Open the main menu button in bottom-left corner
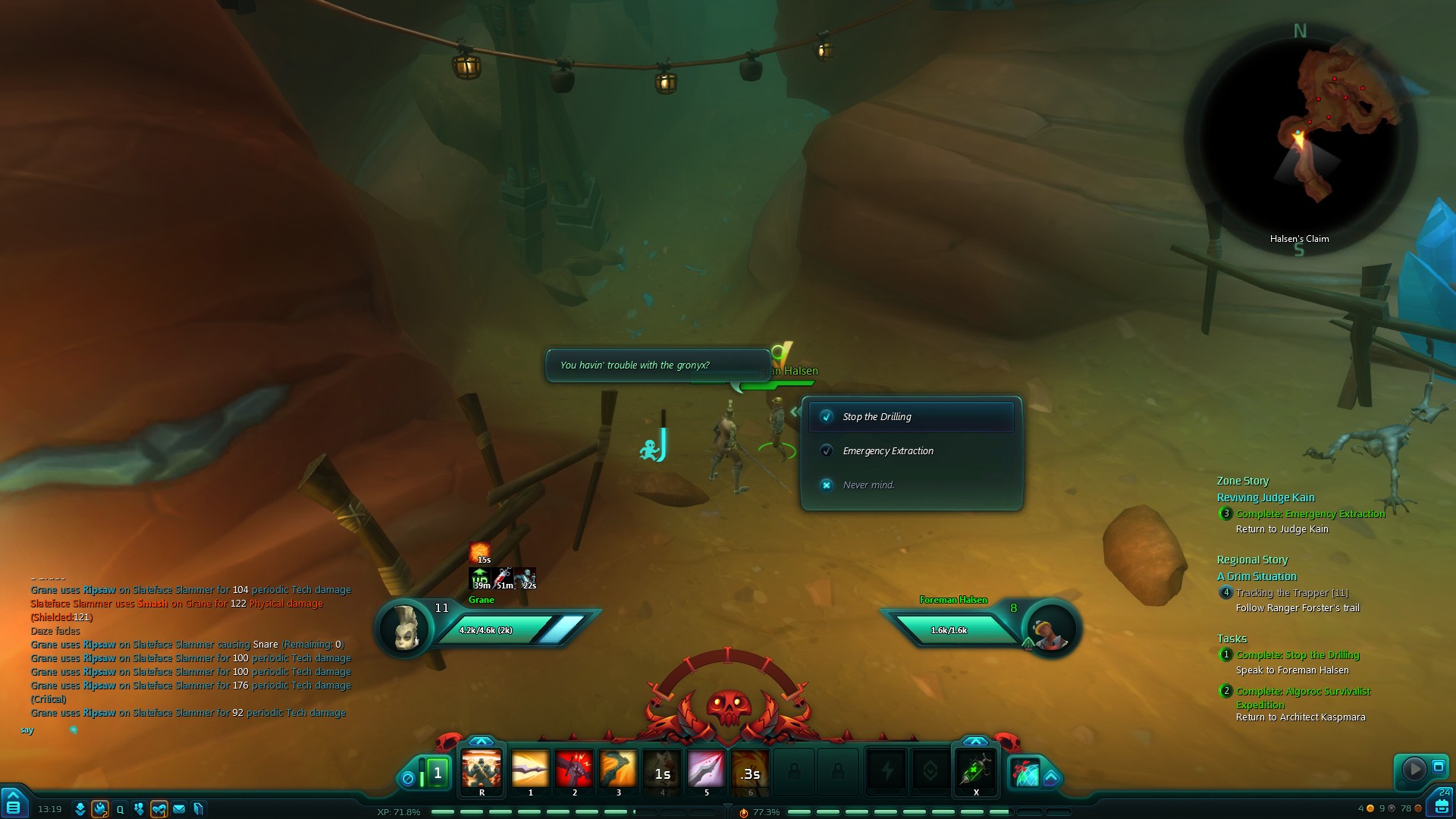The height and width of the screenshot is (819, 1456). (13, 804)
